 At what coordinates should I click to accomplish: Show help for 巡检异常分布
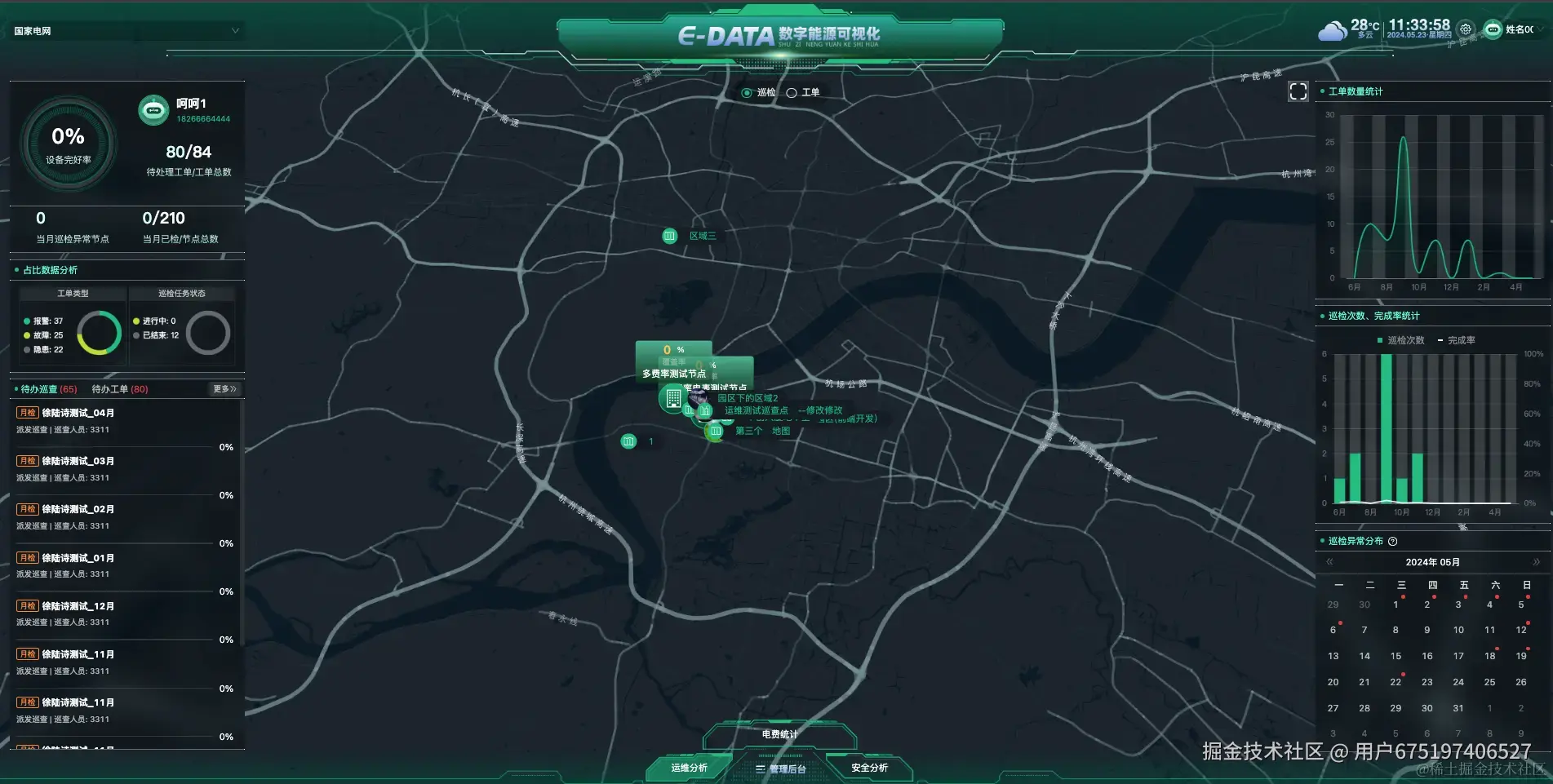(1393, 541)
